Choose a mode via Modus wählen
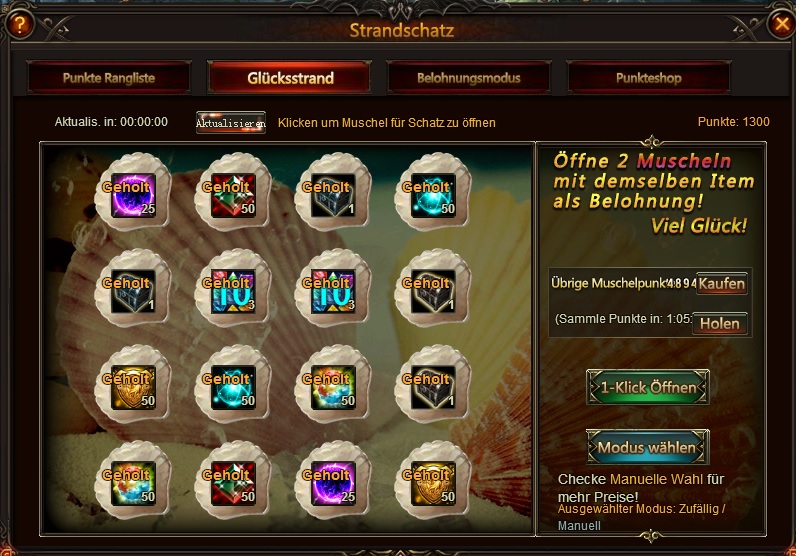 [x=648, y=447]
